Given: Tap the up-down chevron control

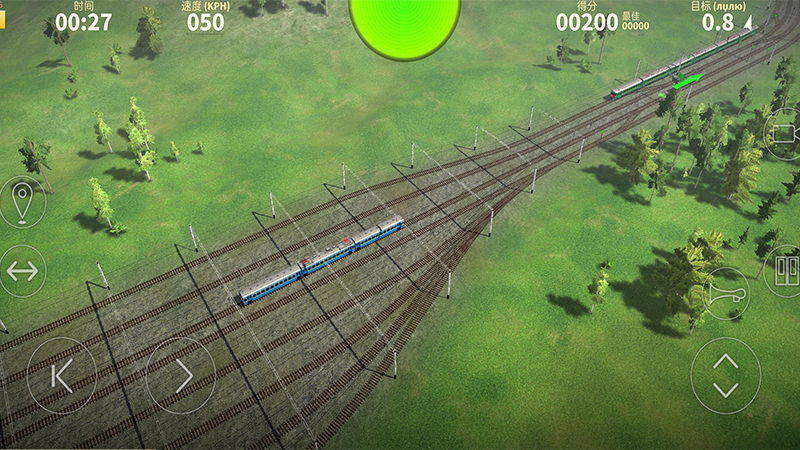Looking at the screenshot, I should (x=726, y=376).
